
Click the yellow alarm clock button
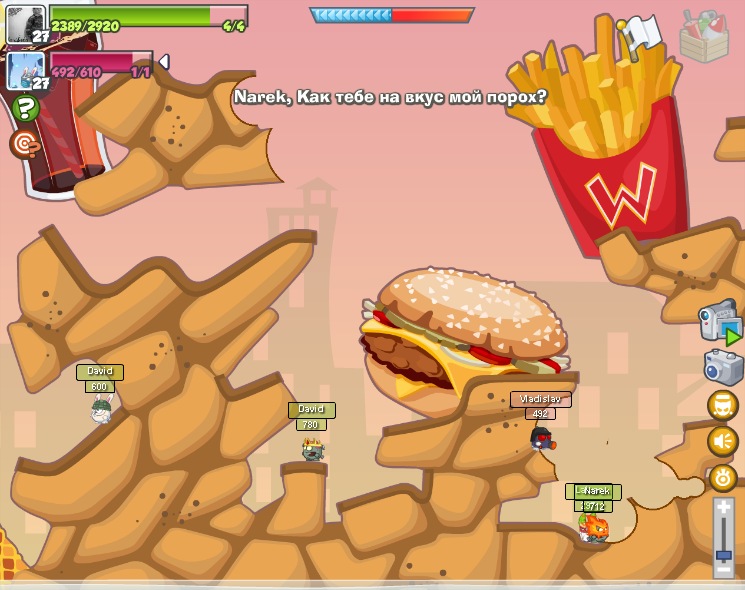[722, 477]
